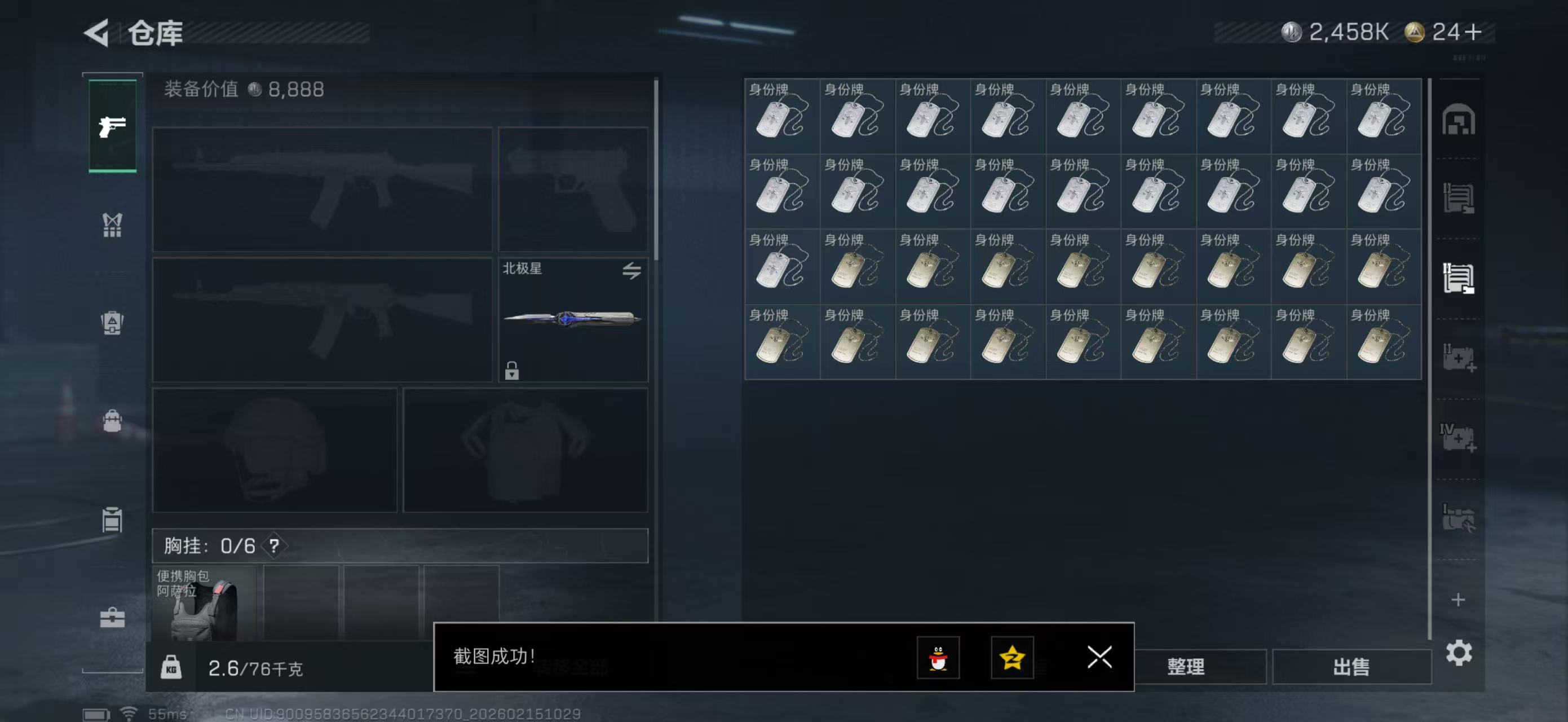This screenshot has width=1568, height=722.
Task: Open the chest rig category icon
Action: tap(113, 226)
